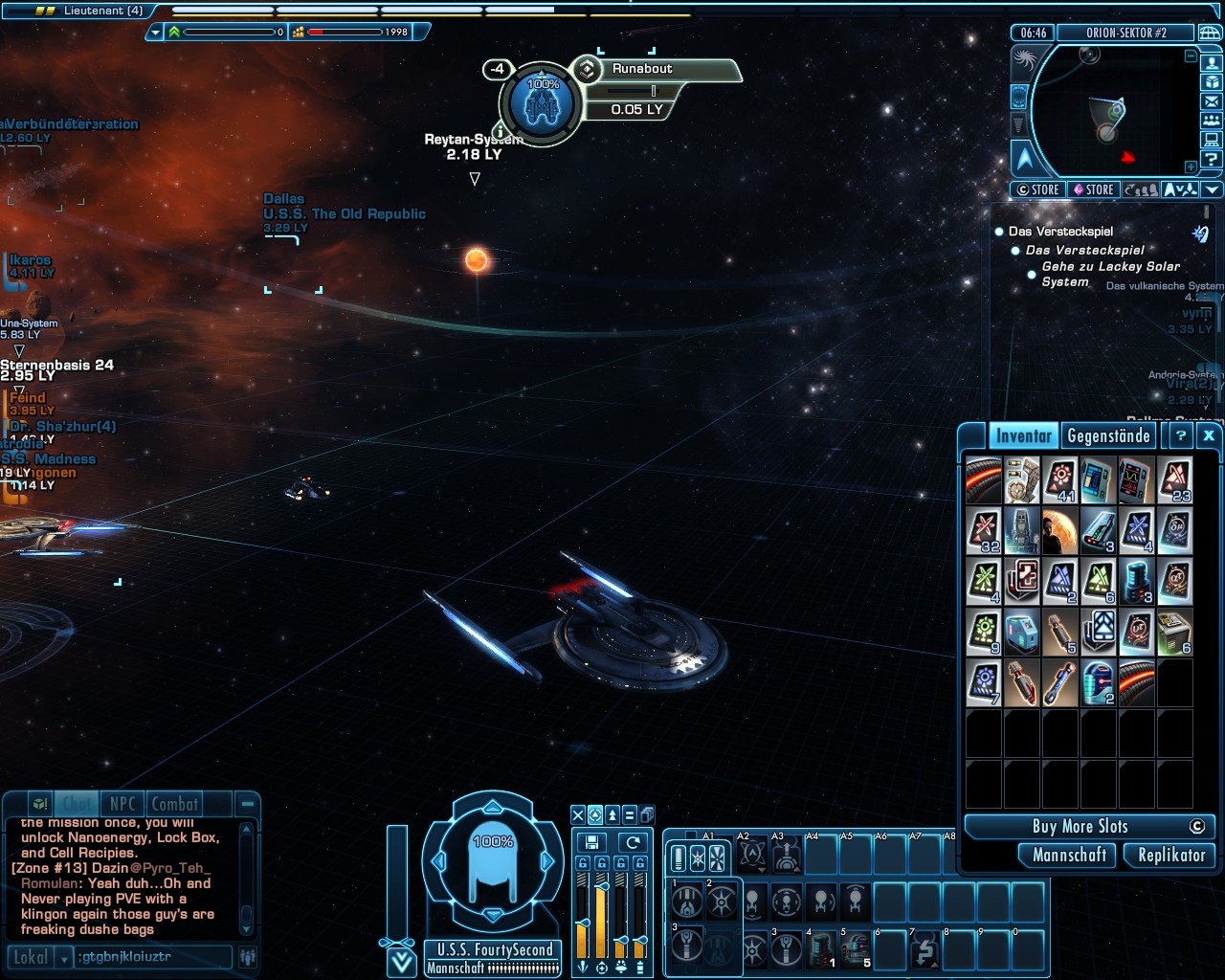Close the inventory window
This screenshot has width=1225, height=980.
[x=1209, y=436]
